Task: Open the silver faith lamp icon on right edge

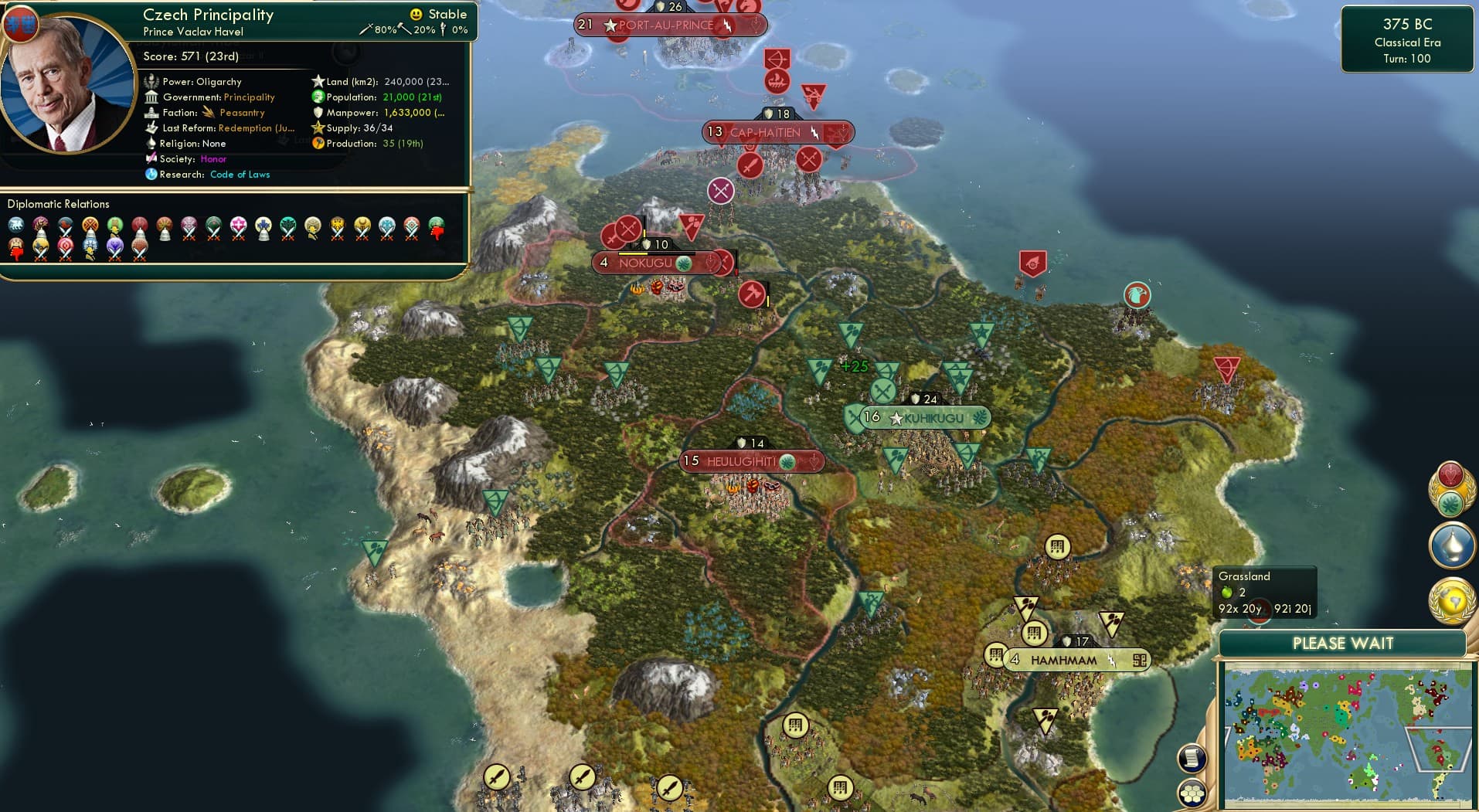Action: point(1451,545)
